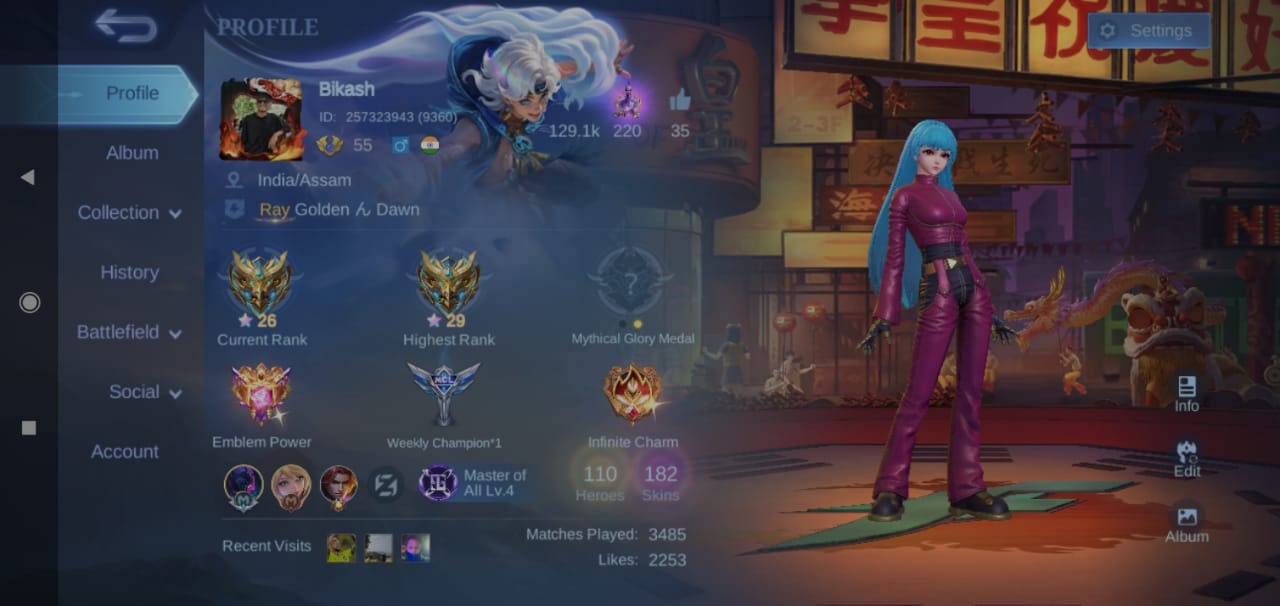Go back using the return arrow

click(126, 26)
